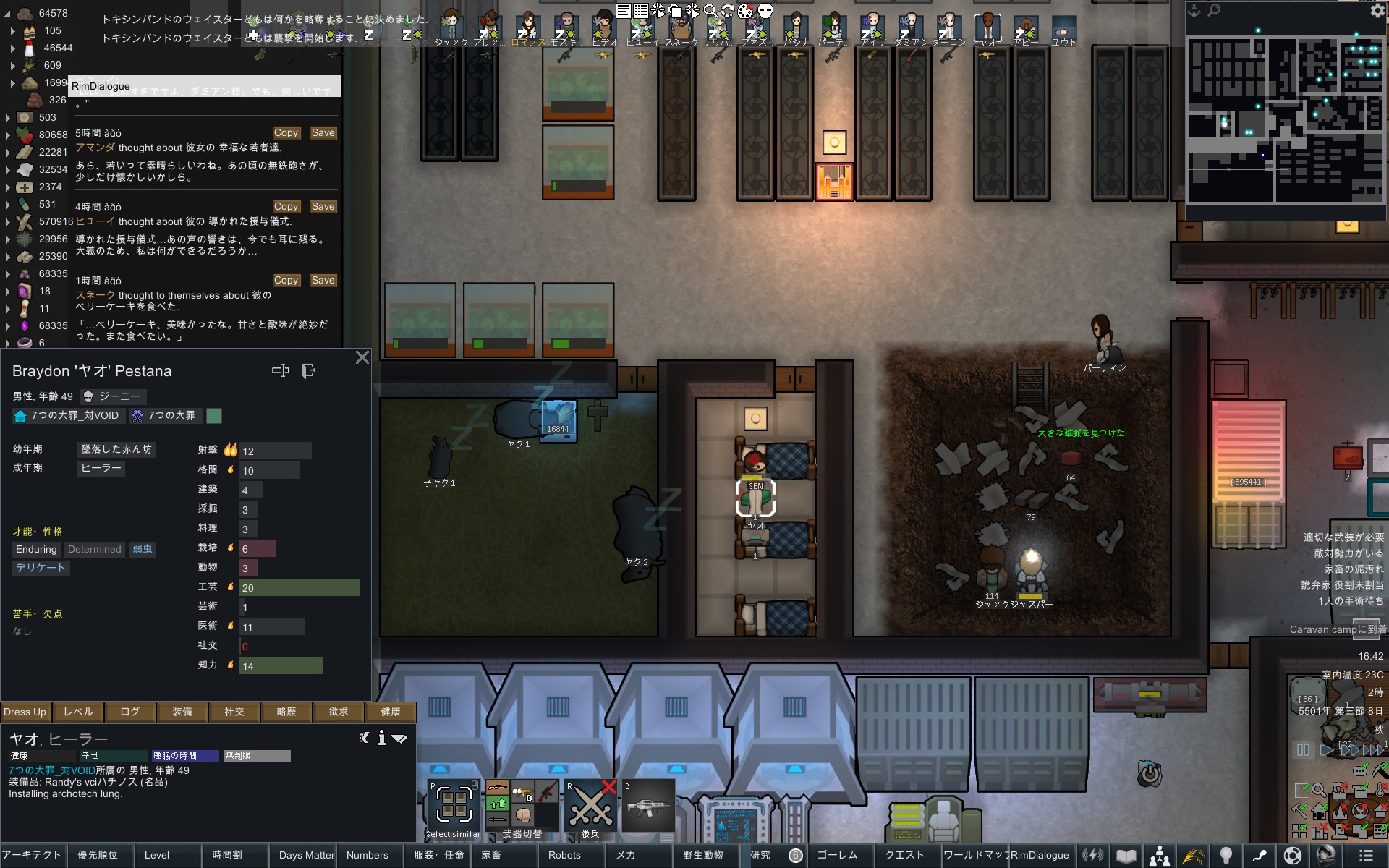Switch to the 社交 social tab

[234, 712]
